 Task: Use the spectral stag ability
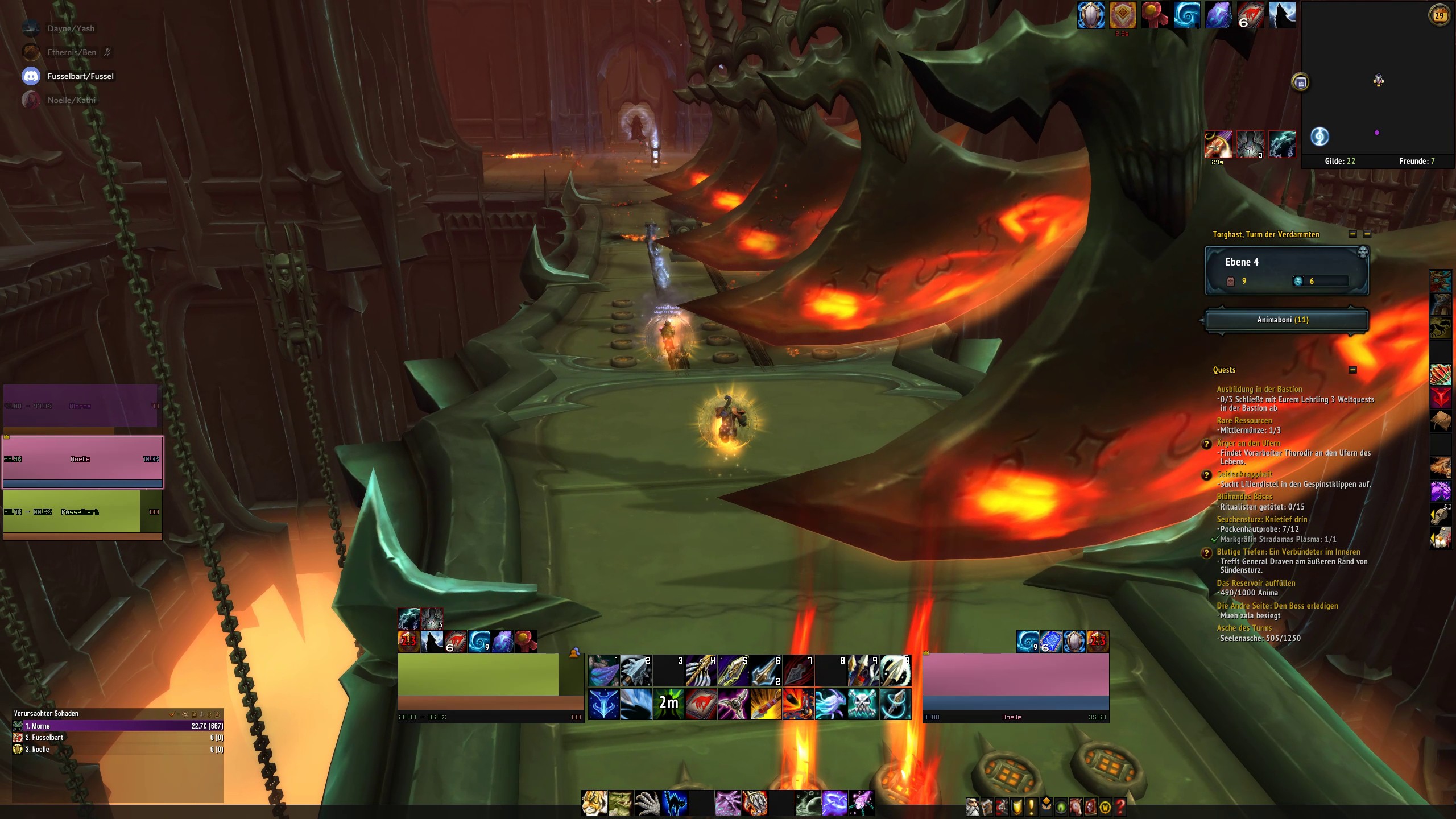tap(831, 704)
